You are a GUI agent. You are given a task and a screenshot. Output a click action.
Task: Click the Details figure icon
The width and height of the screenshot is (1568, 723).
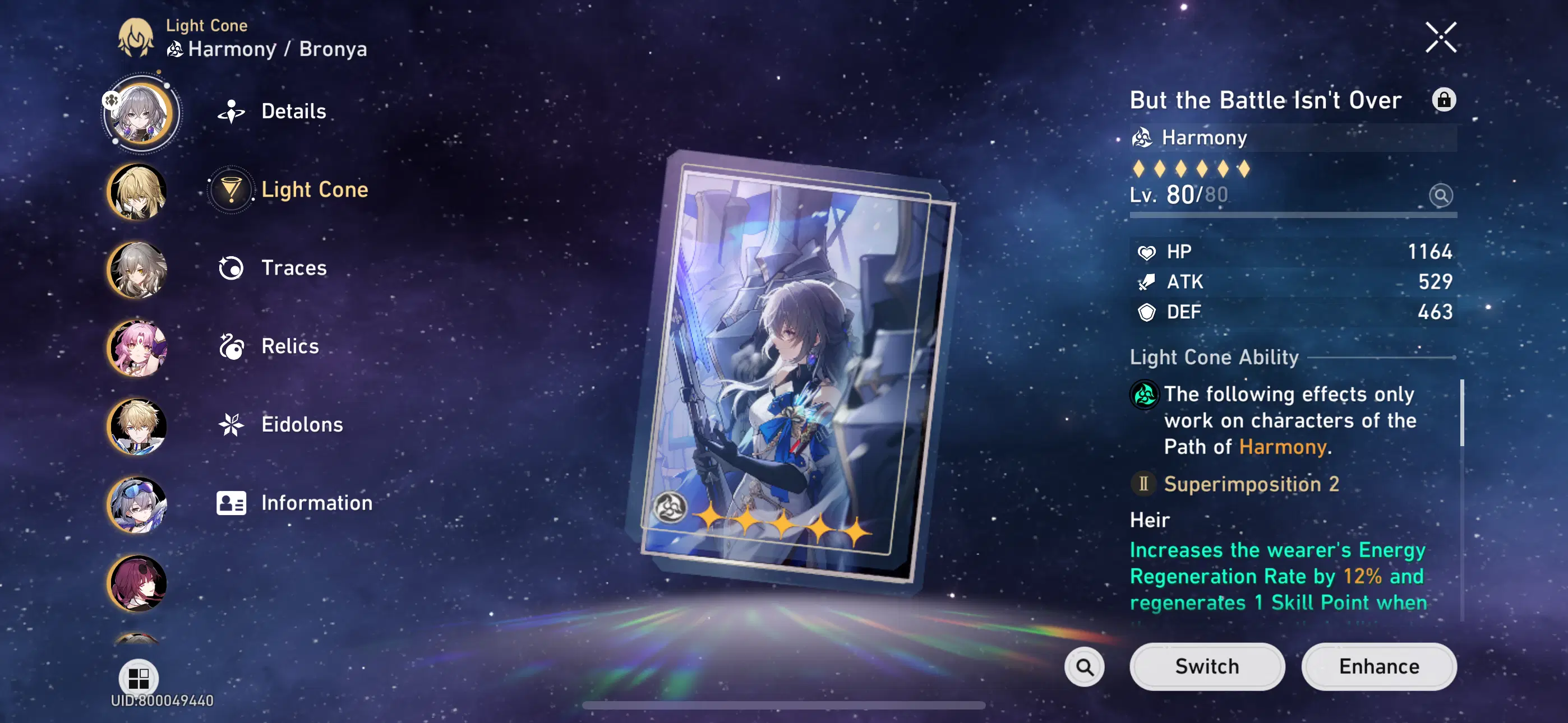point(230,111)
